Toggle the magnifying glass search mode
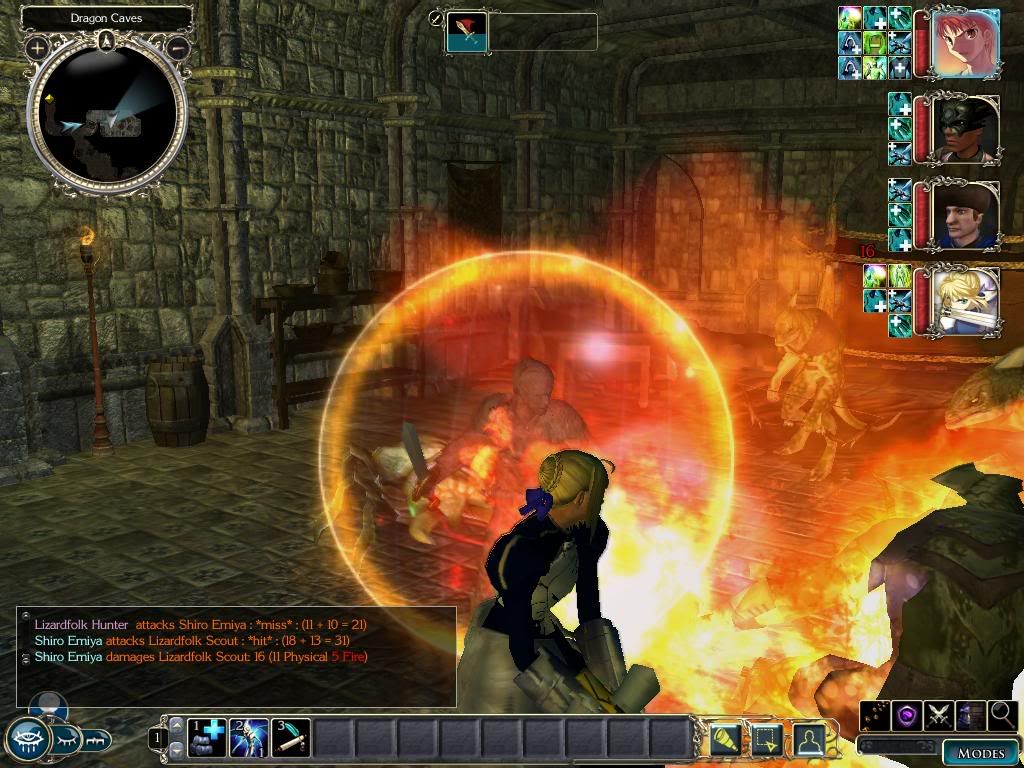The image size is (1024, 768). click(x=1002, y=715)
